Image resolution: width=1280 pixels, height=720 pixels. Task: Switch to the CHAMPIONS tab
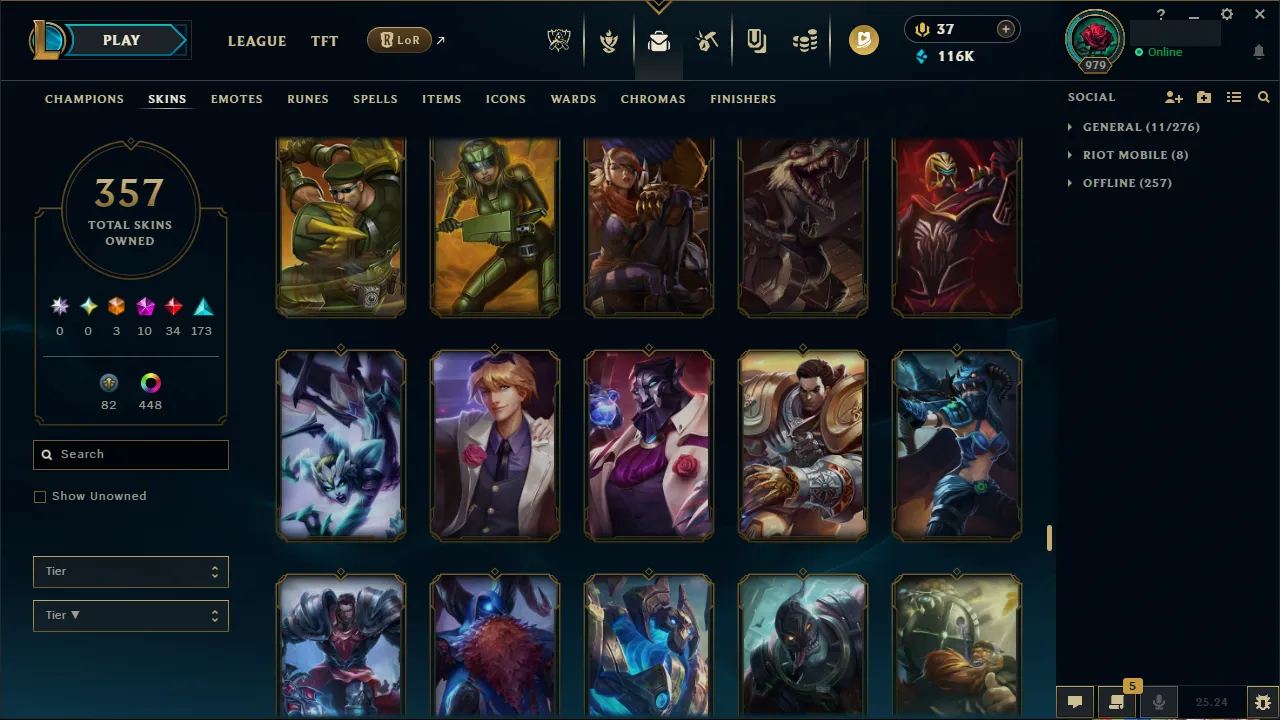(x=84, y=99)
